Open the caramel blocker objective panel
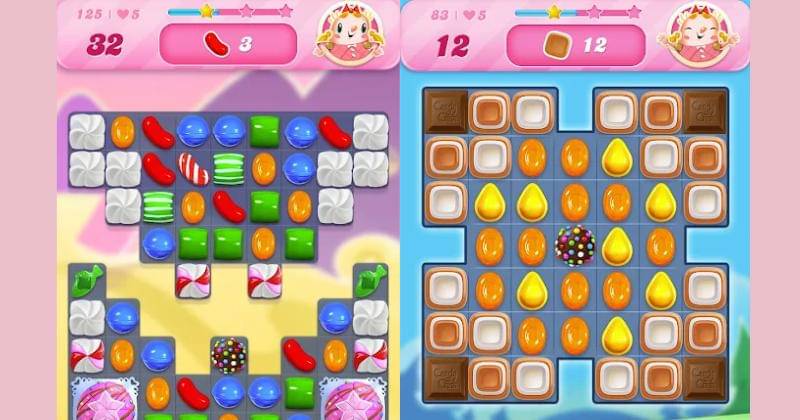 [574, 44]
